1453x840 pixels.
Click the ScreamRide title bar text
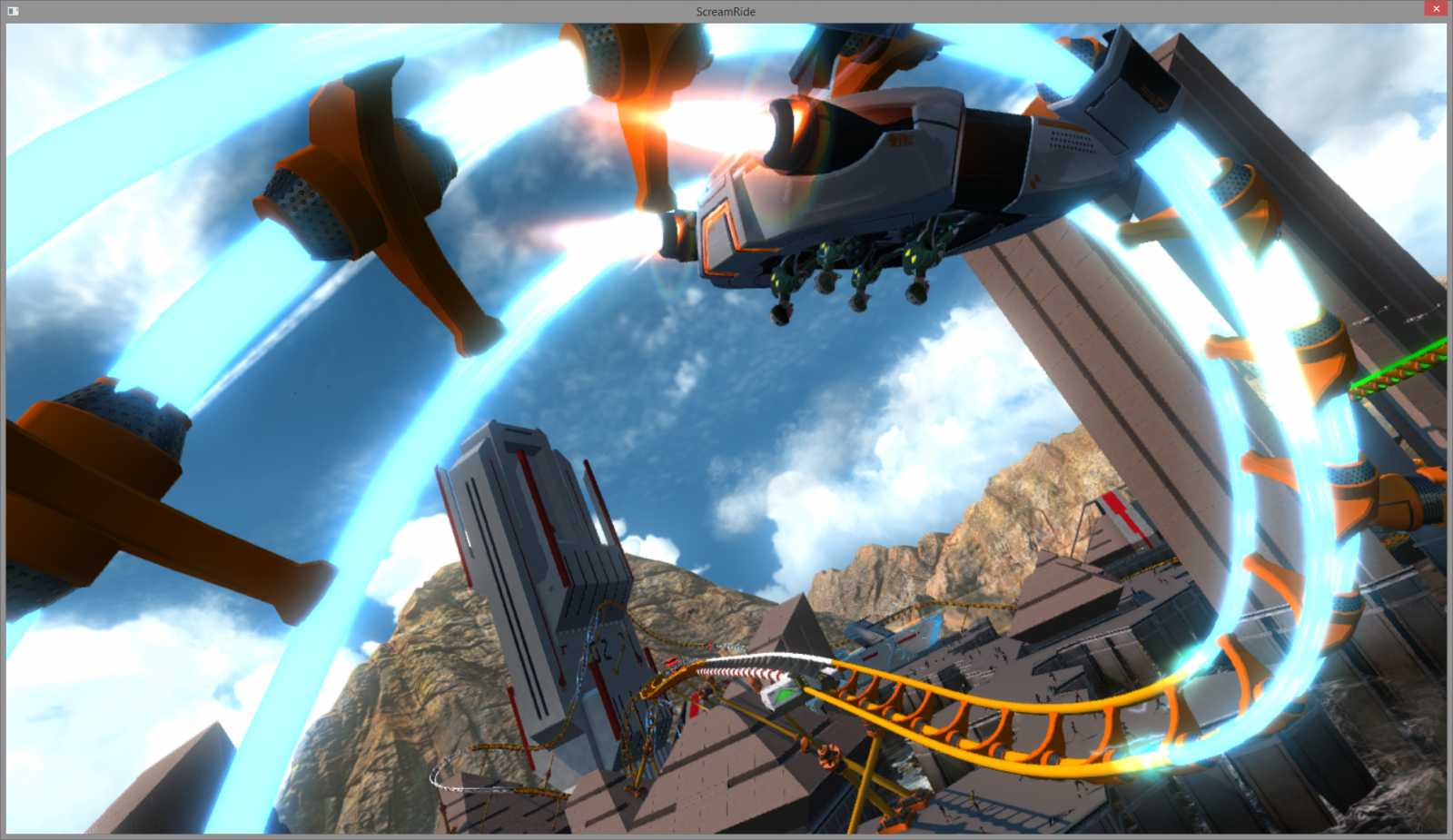726,11
